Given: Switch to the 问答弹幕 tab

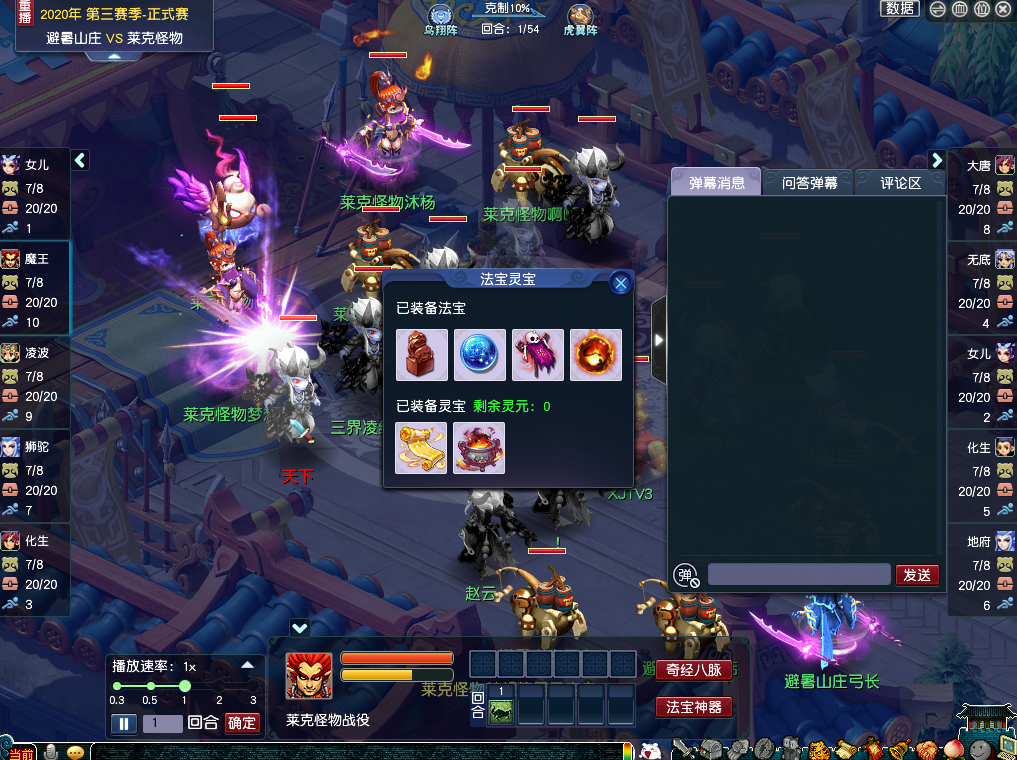Looking at the screenshot, I should (809, 182).
